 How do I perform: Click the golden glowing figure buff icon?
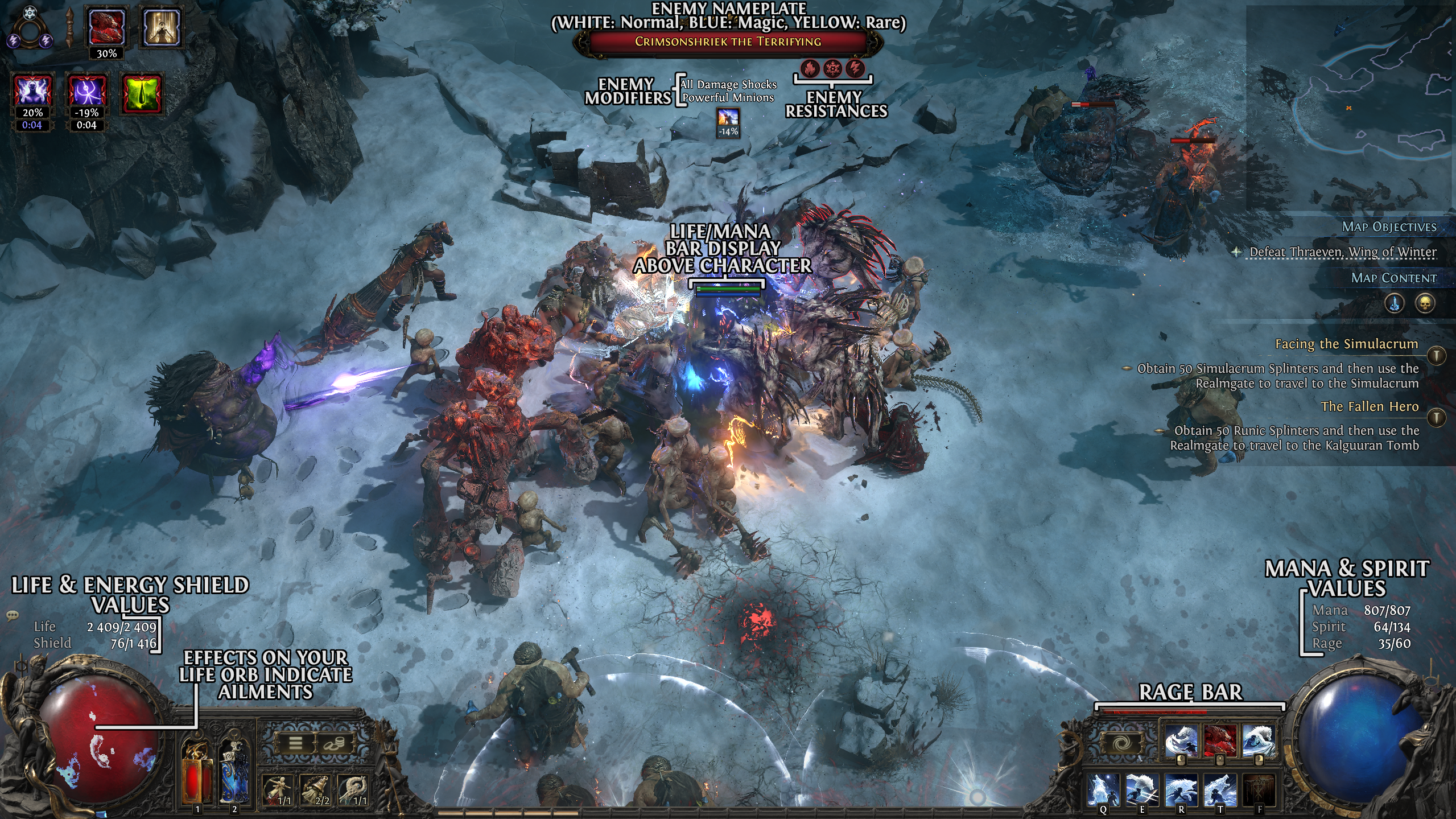coord(161,27)
